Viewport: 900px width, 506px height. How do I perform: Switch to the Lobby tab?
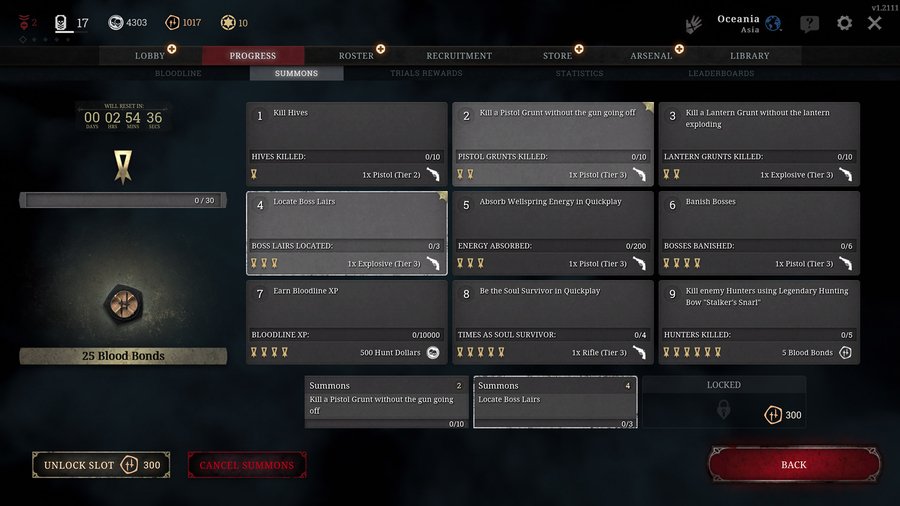[150, 56]
